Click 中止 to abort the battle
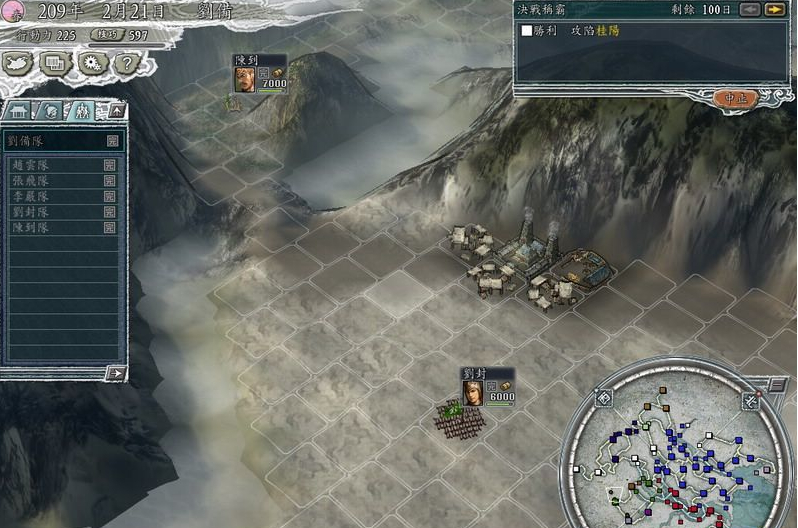Screen dimensions: 798x528 pos(737,98)
